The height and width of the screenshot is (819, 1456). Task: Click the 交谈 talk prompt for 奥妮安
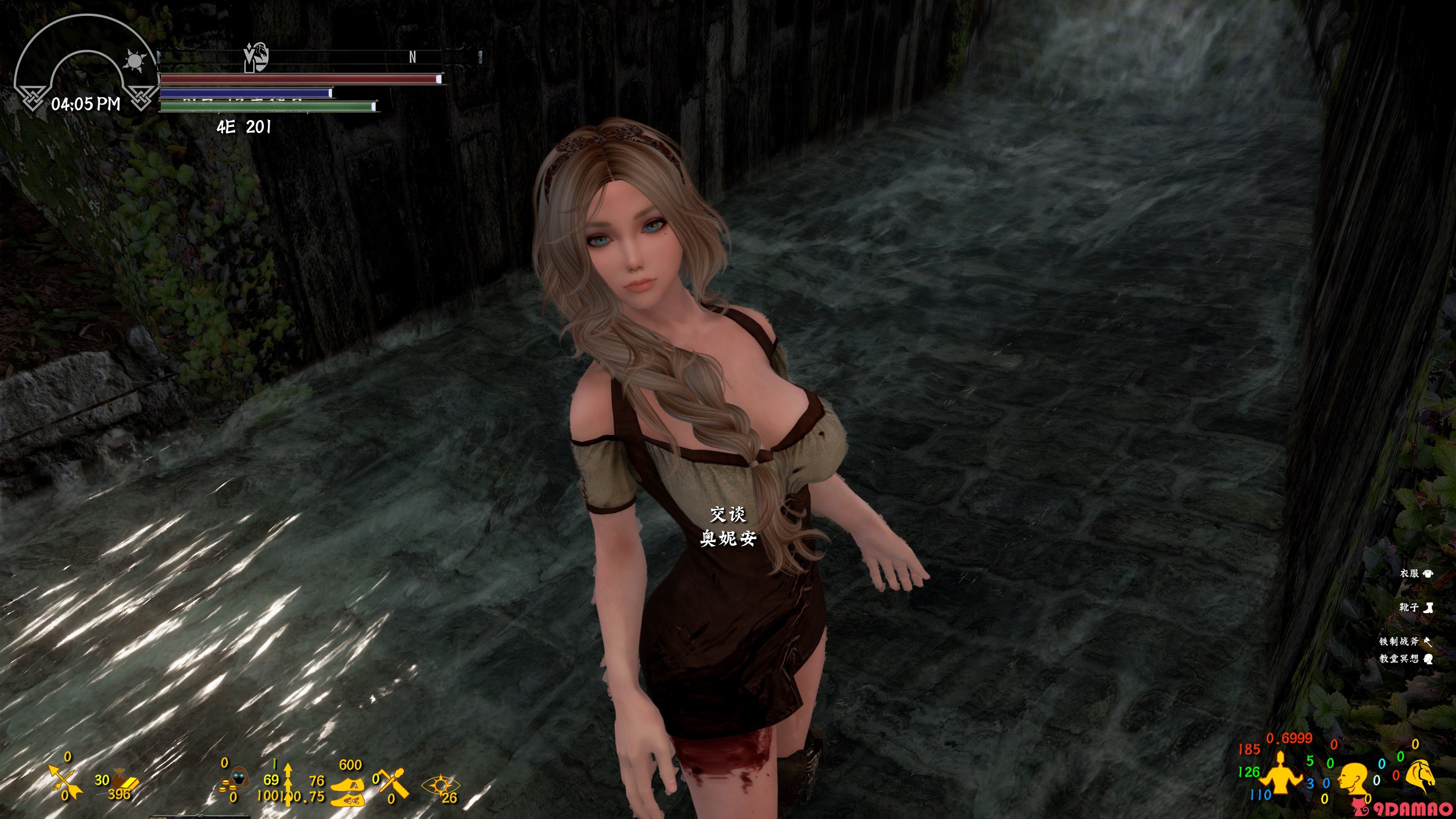tap(727, 515)
